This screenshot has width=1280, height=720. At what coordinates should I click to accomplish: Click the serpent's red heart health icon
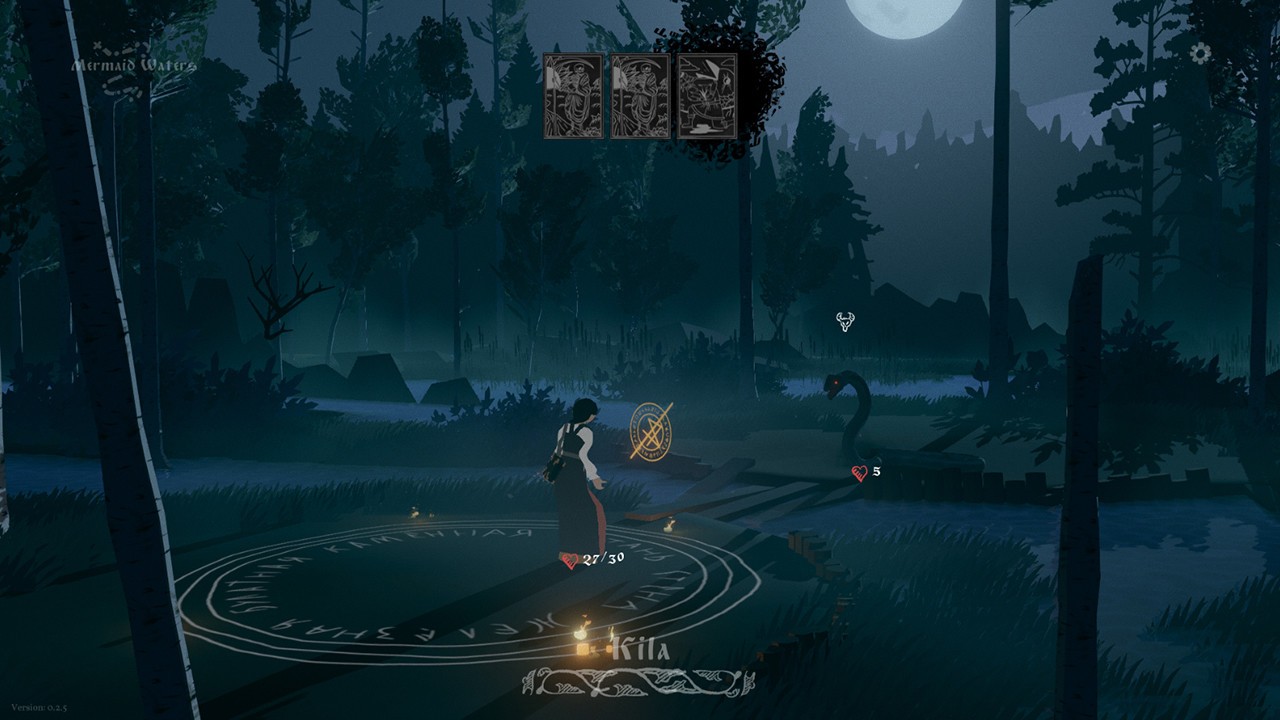(859, 471)
